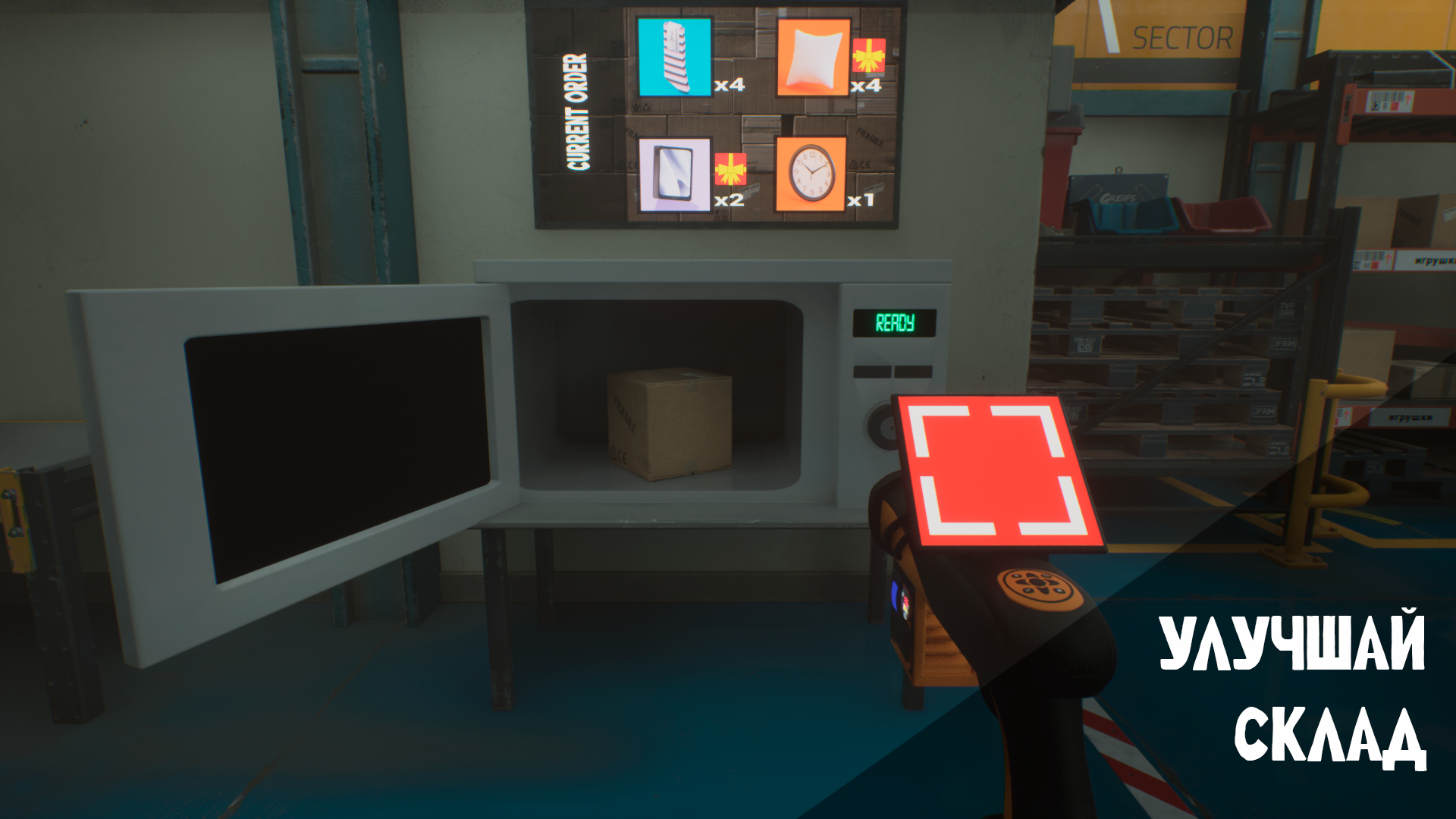Select the CURRENT ORDER header label
1456x819 pixels.
pos(578,110)
